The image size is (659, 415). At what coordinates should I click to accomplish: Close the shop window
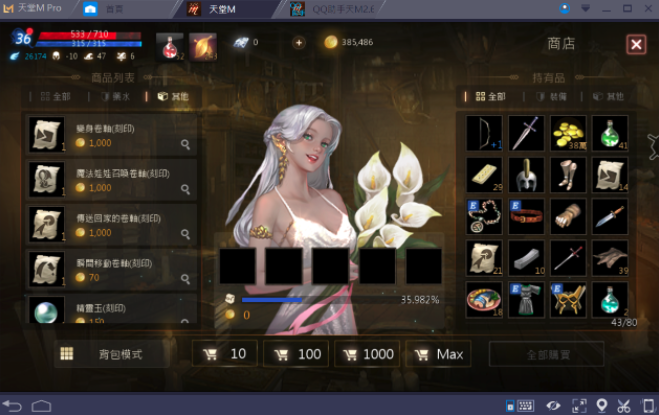(636, 44)
